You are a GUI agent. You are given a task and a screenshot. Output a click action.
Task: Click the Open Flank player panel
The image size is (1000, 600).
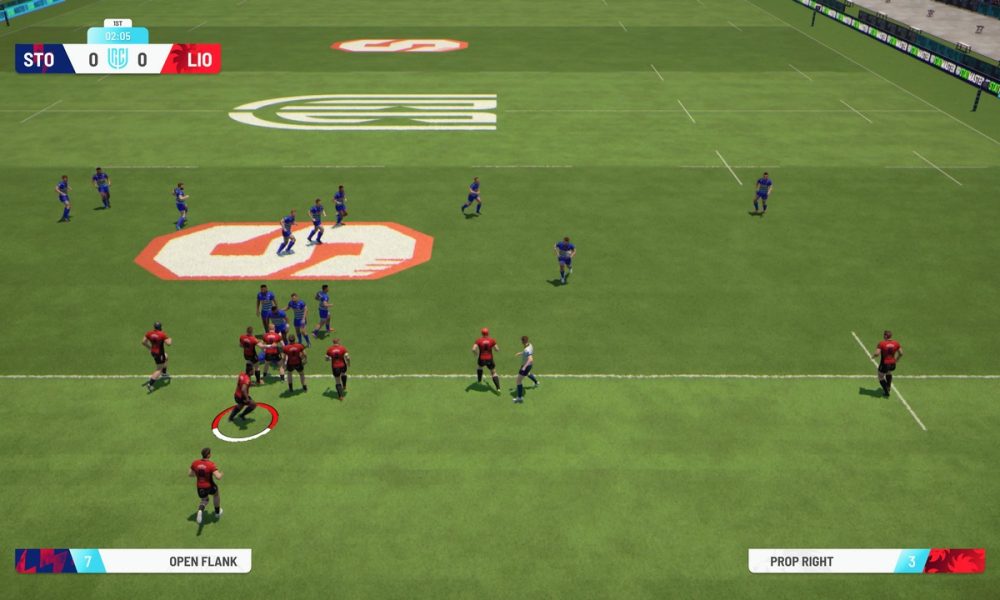(x=133, y=561)
